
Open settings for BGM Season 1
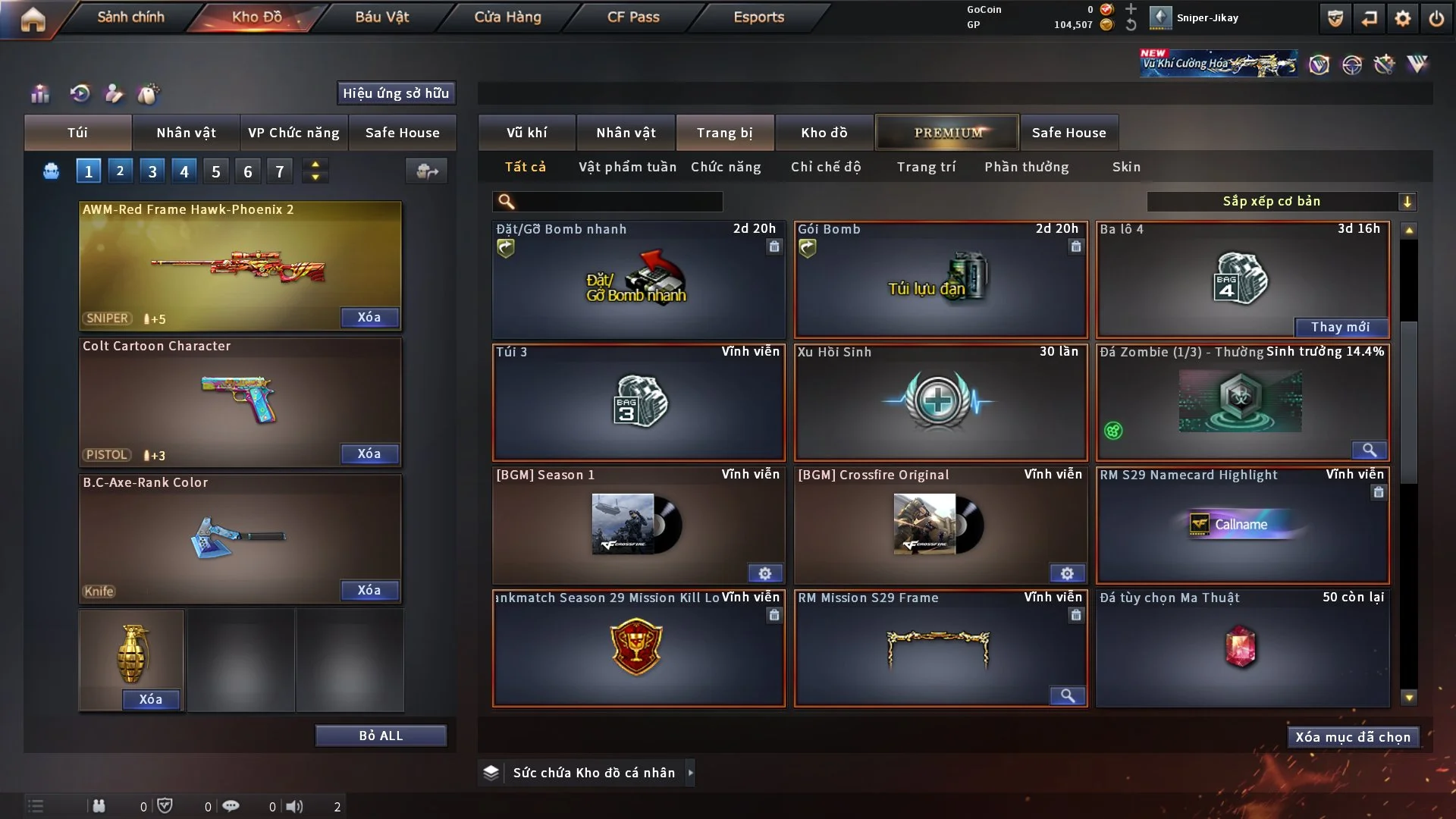(765, 573)
